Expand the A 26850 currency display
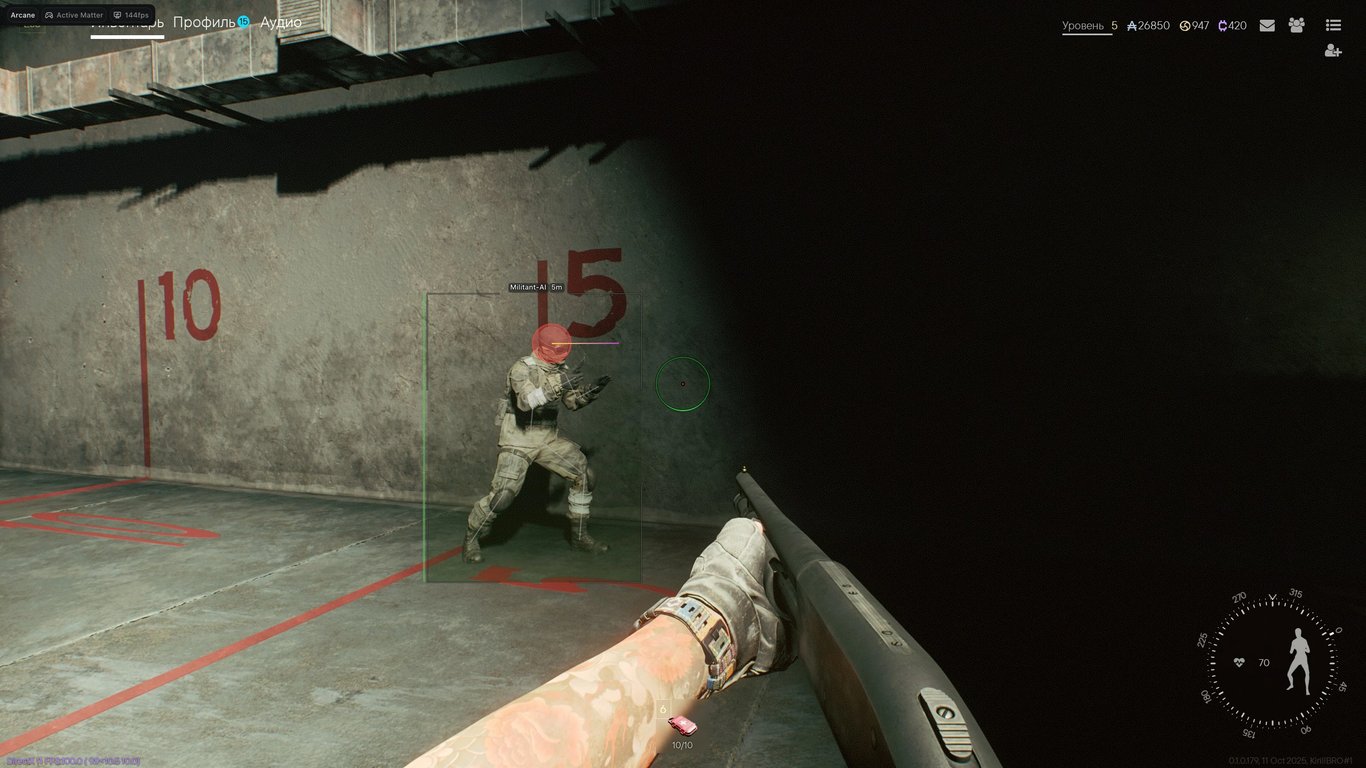 (x=1148, y=26)
